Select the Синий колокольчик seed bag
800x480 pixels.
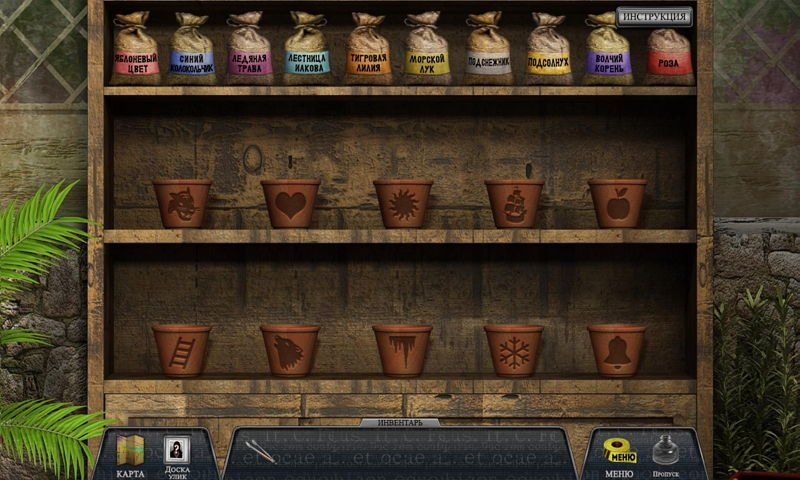coord(193,50)
